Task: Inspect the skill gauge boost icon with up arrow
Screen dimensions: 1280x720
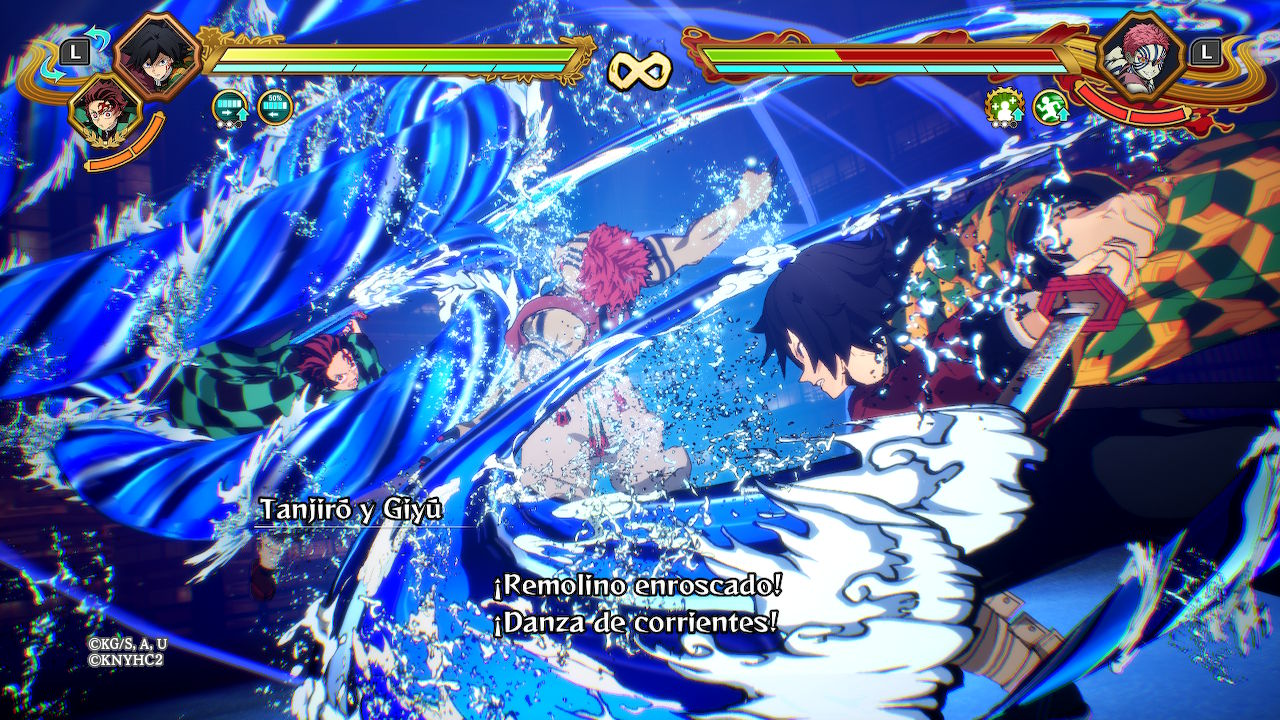Action: [x=231, y=106]
